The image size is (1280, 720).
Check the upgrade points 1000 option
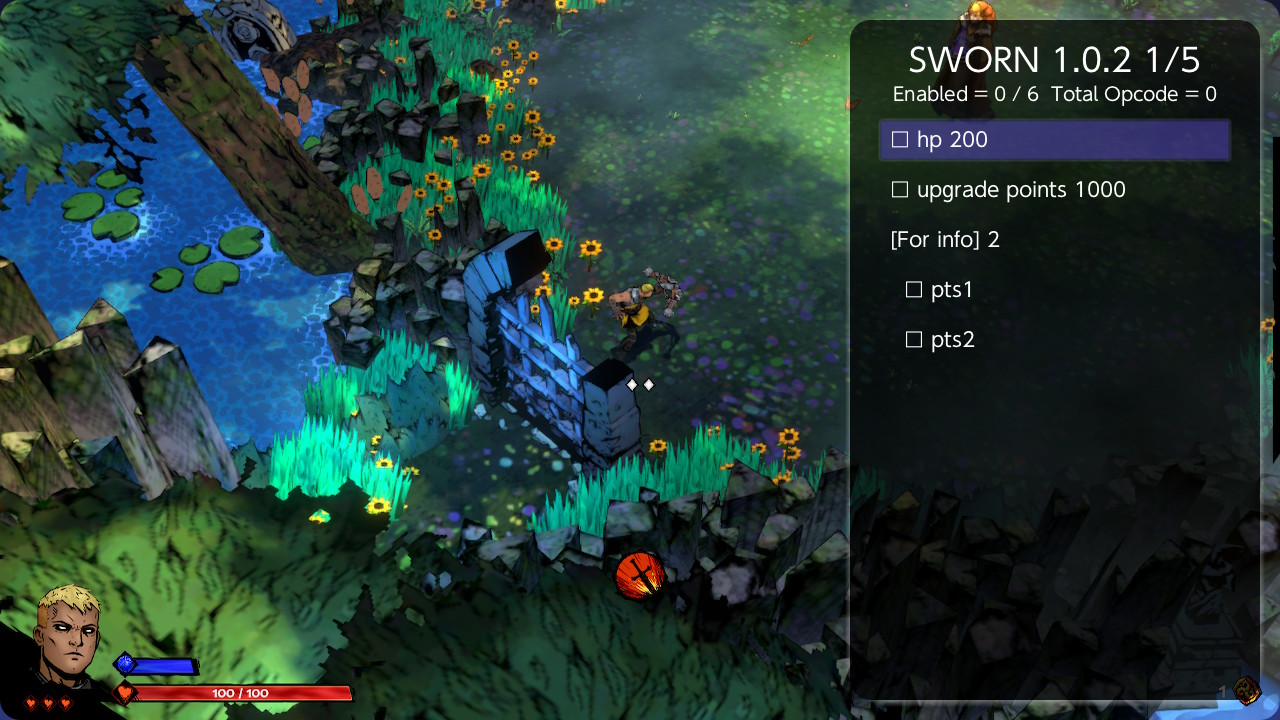pos(899,189)
